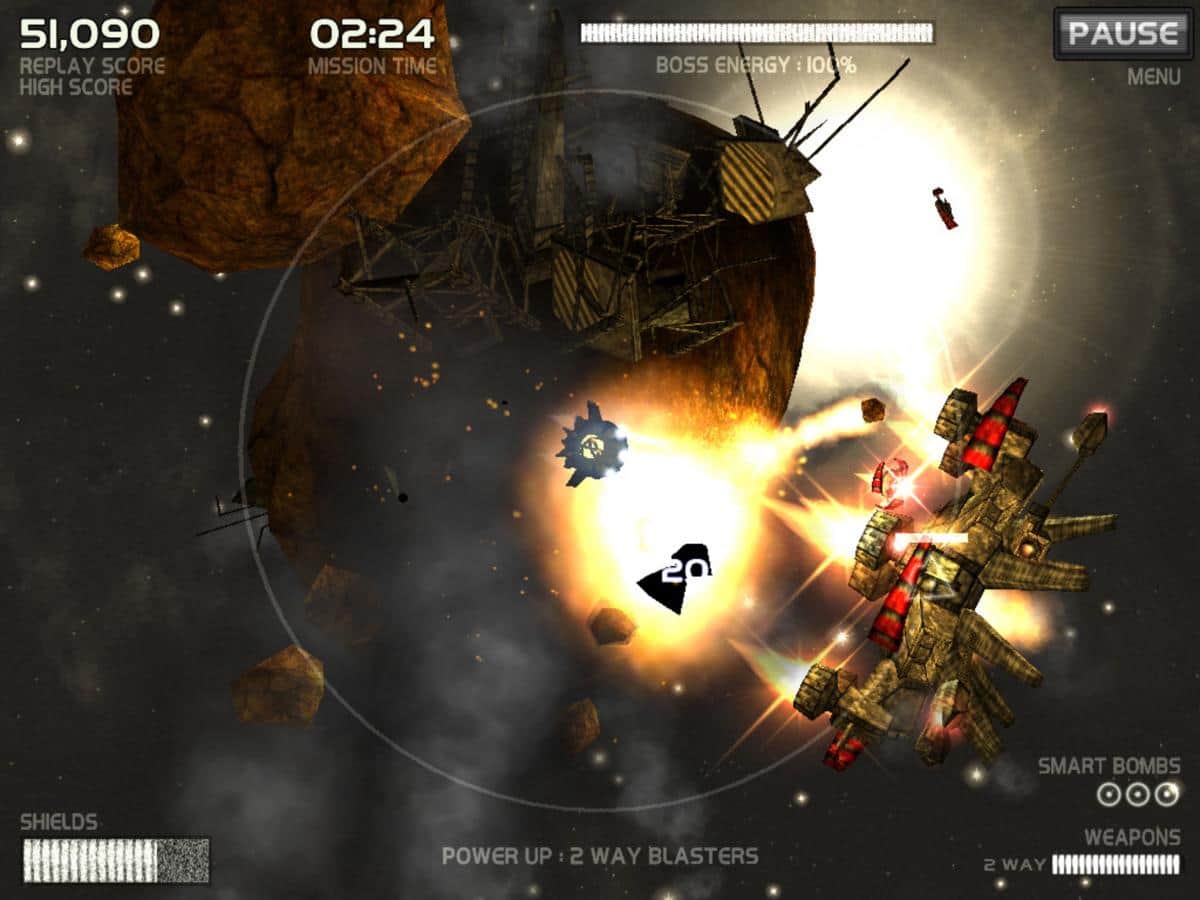Pause the game with the PAUSE button
This screenshot has height=900, width=1200.
pos(1122,34)
